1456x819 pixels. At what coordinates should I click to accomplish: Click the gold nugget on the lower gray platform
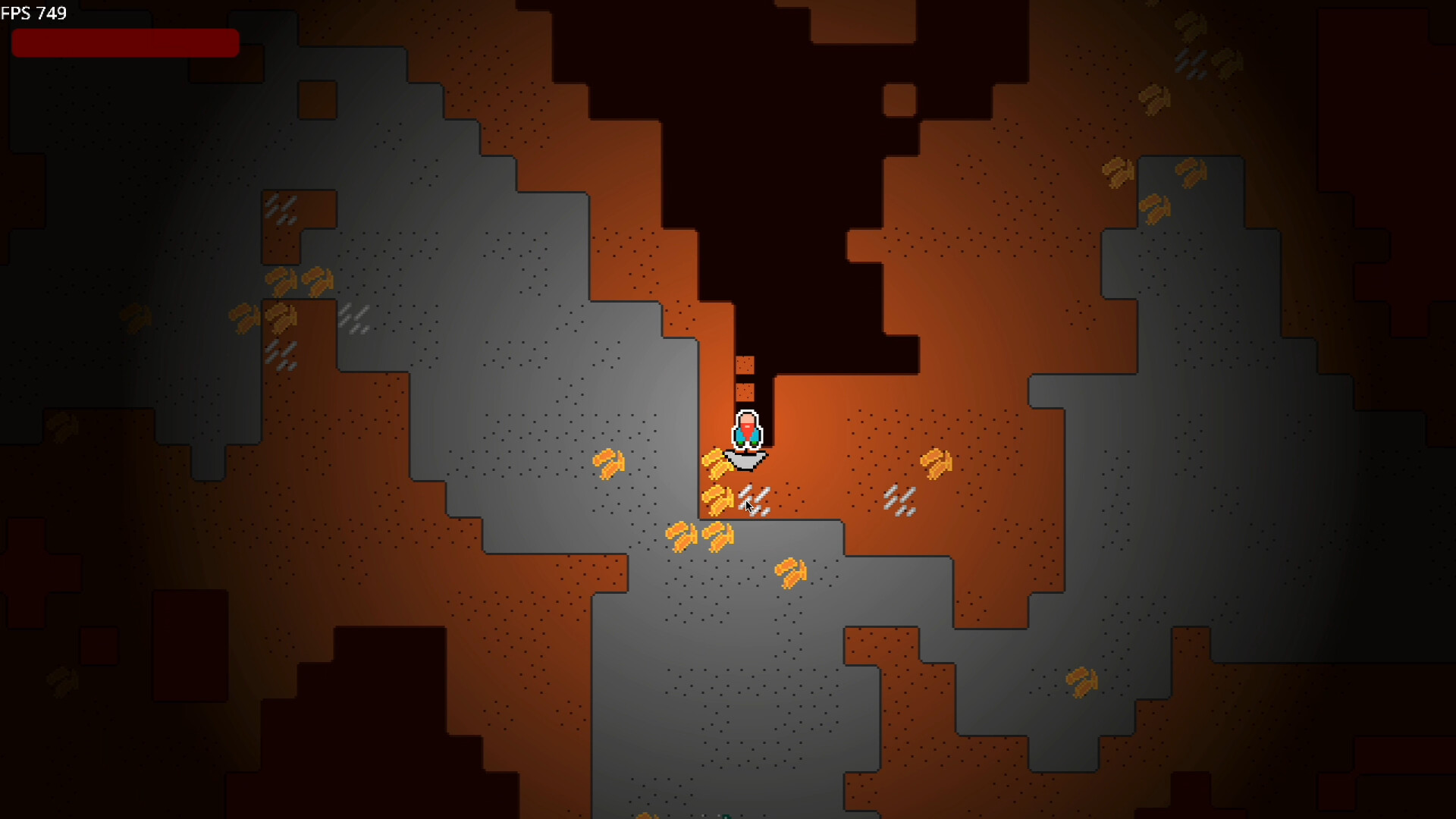(791, 573)
